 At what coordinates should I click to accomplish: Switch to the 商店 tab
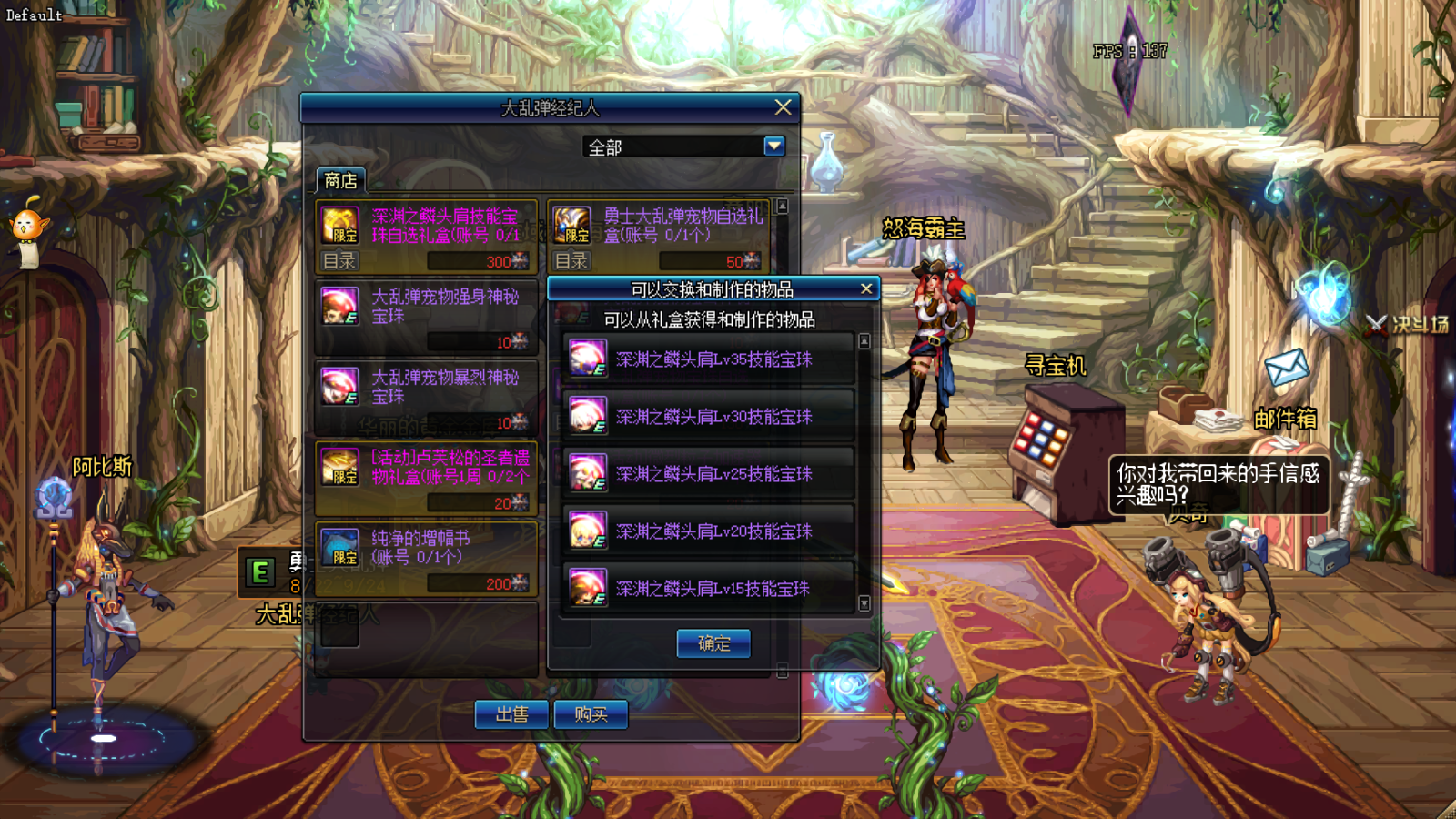coord(340,180)
